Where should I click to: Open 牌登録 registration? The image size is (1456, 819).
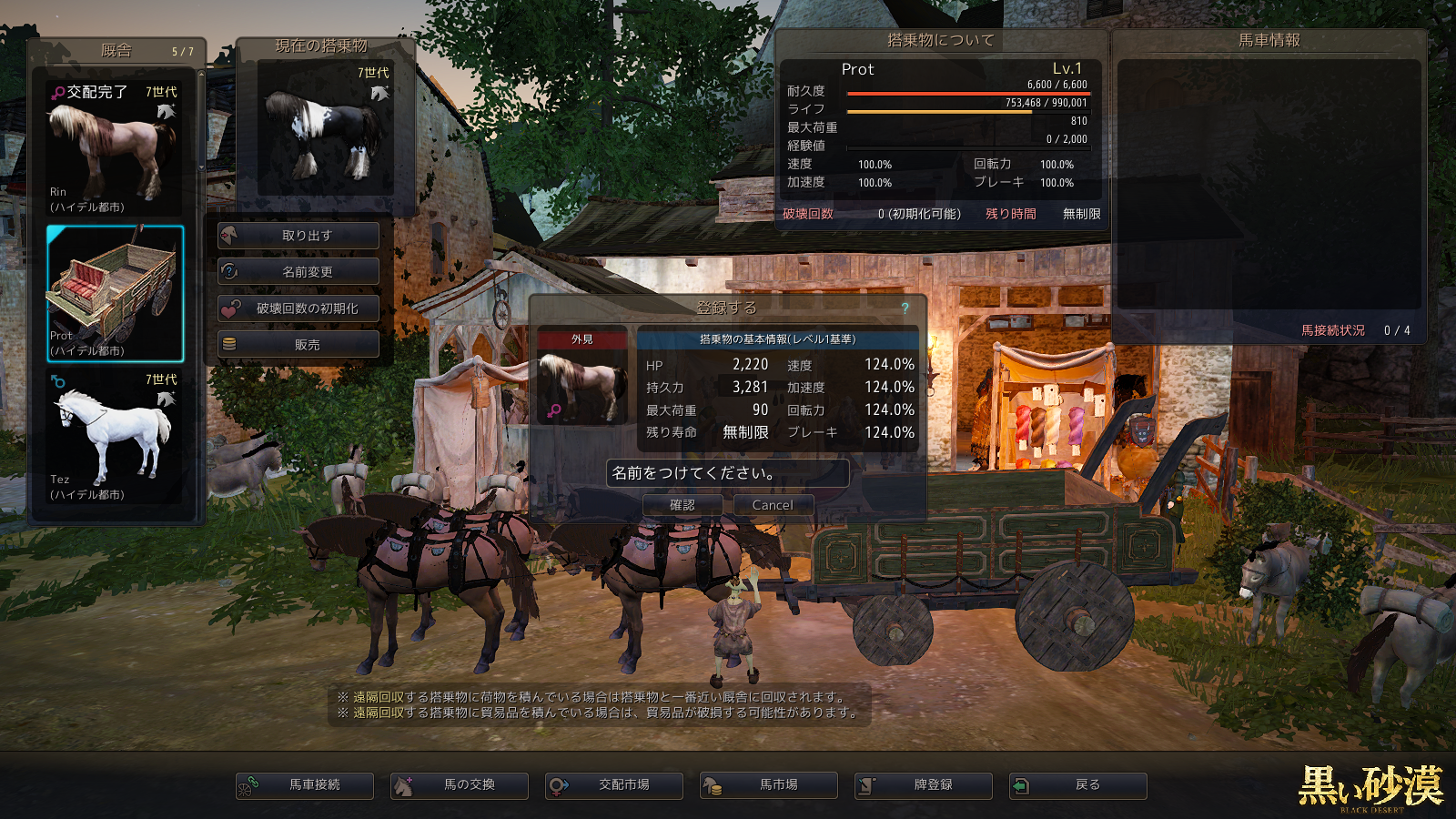tap(924, 785)
